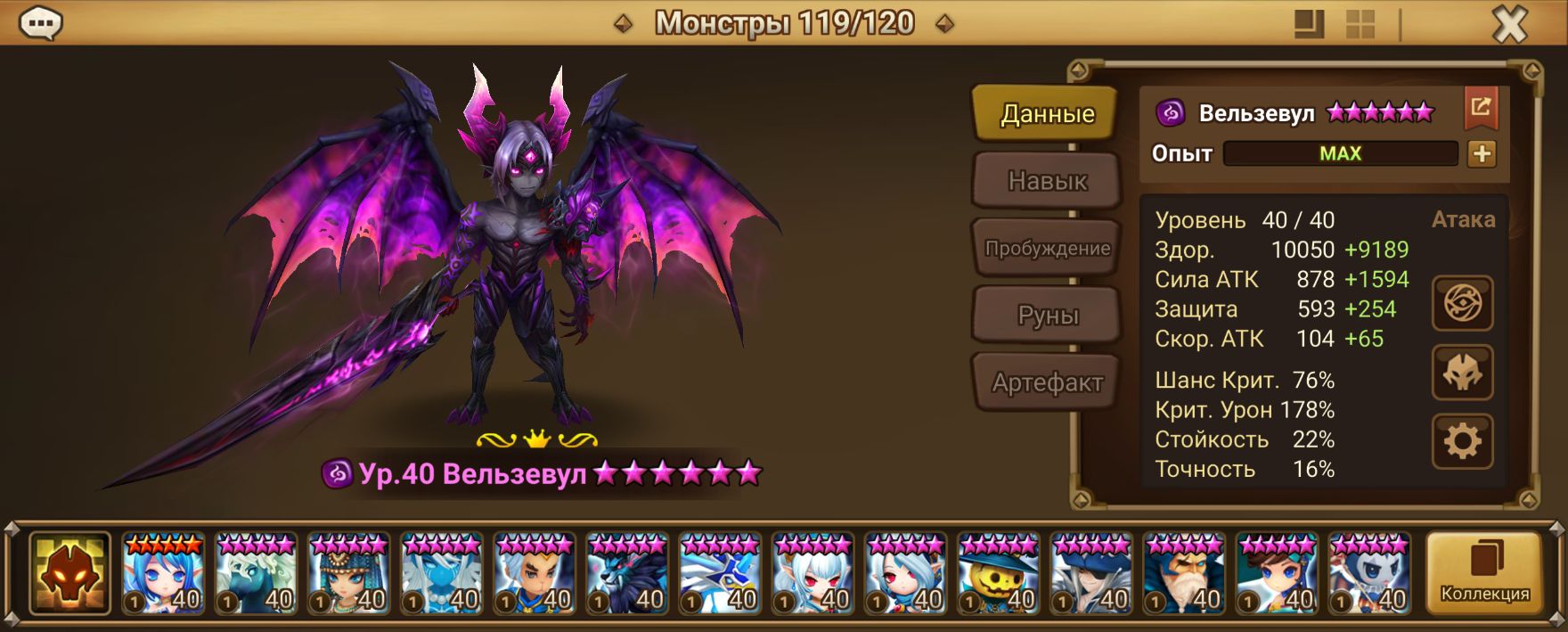
Task: Tap the plus button next to Опыт
Action: [x=1482, y=153]
